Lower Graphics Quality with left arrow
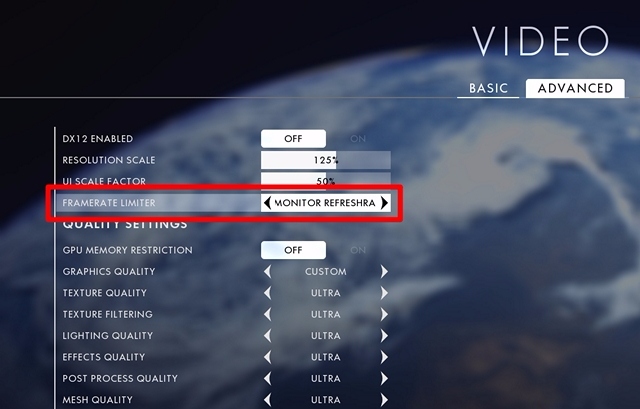 pyautogui.click(x=267, y=271)
